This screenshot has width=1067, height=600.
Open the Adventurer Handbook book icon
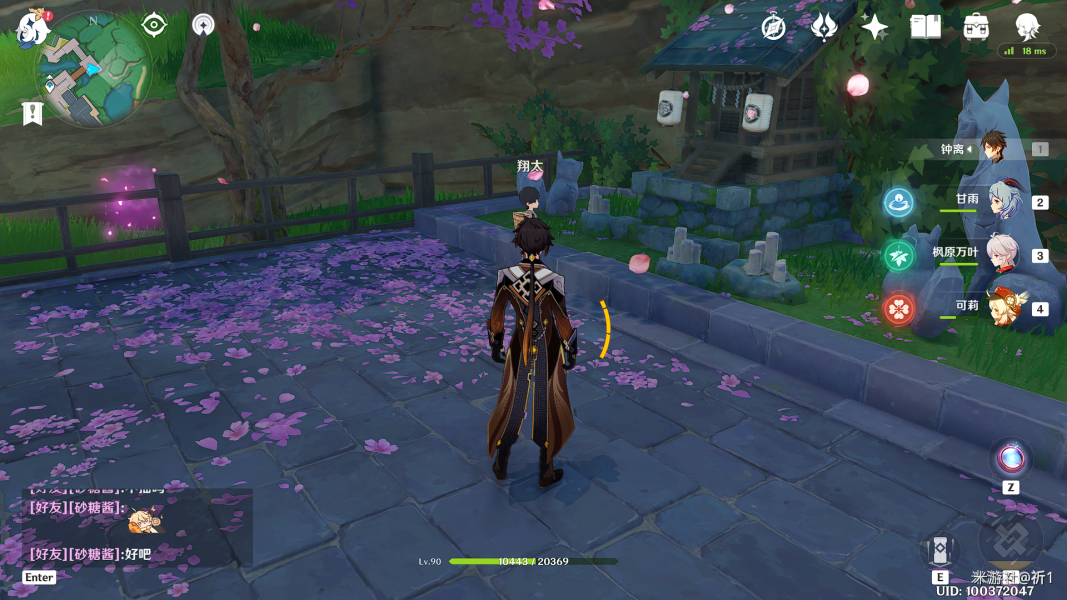[x=925, y=27]
